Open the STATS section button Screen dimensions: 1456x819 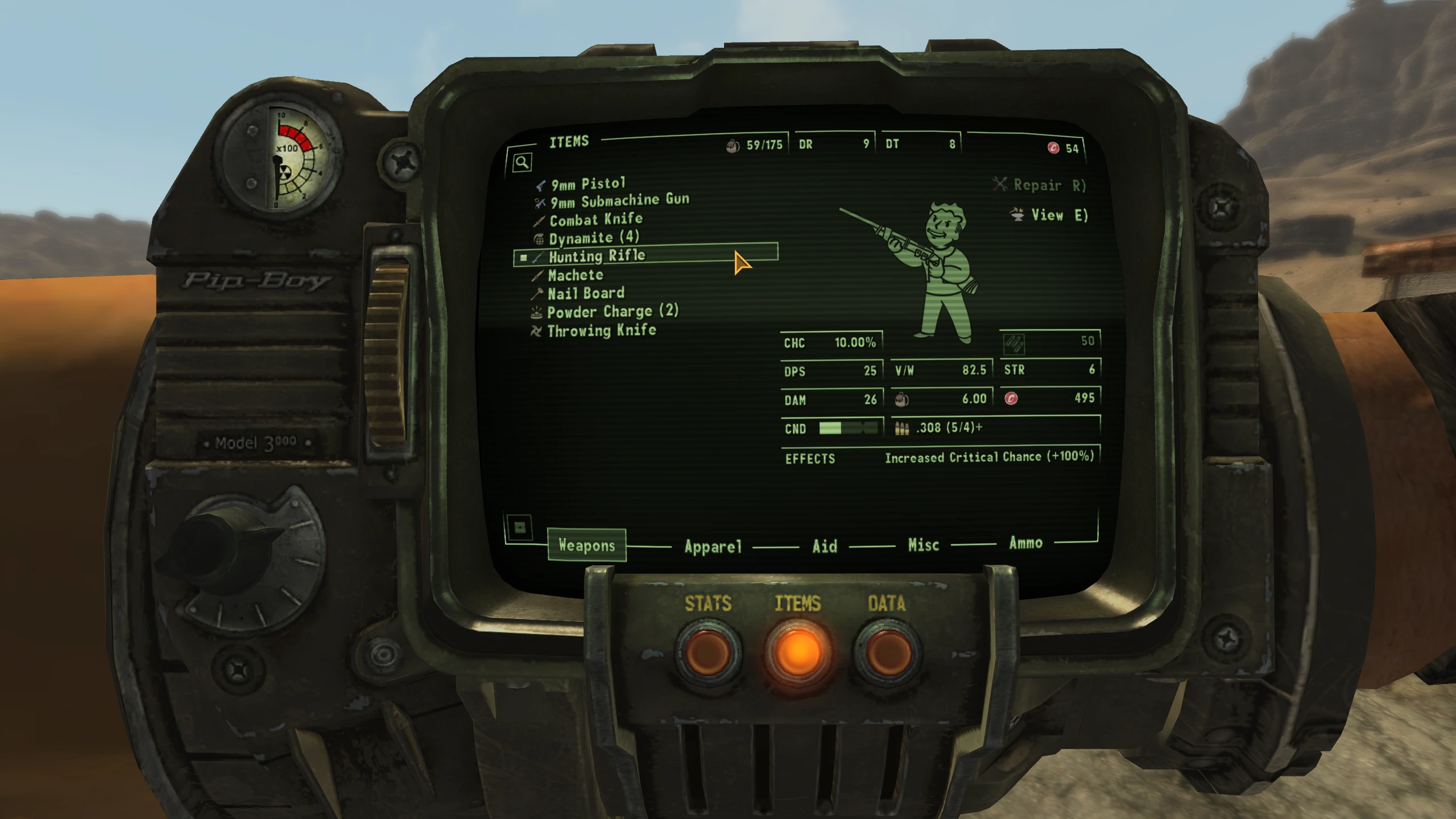[x=708, y=652]
